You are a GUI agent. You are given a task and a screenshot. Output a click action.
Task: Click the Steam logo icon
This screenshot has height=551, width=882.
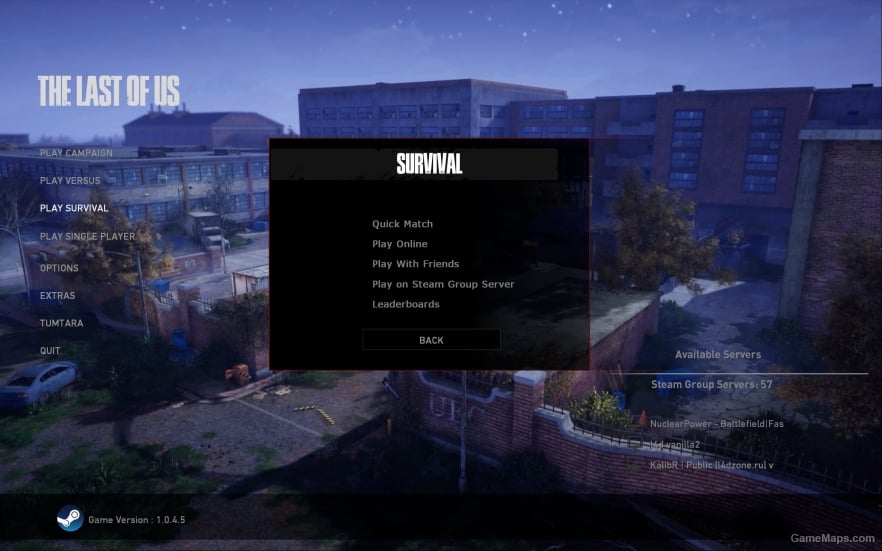tap(69, 519)
